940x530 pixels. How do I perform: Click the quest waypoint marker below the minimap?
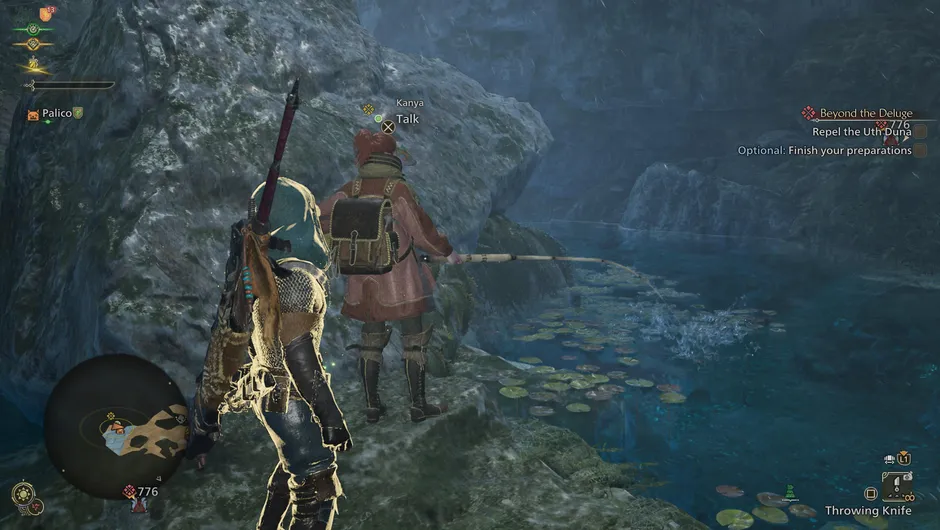click(x=130, y=492)
